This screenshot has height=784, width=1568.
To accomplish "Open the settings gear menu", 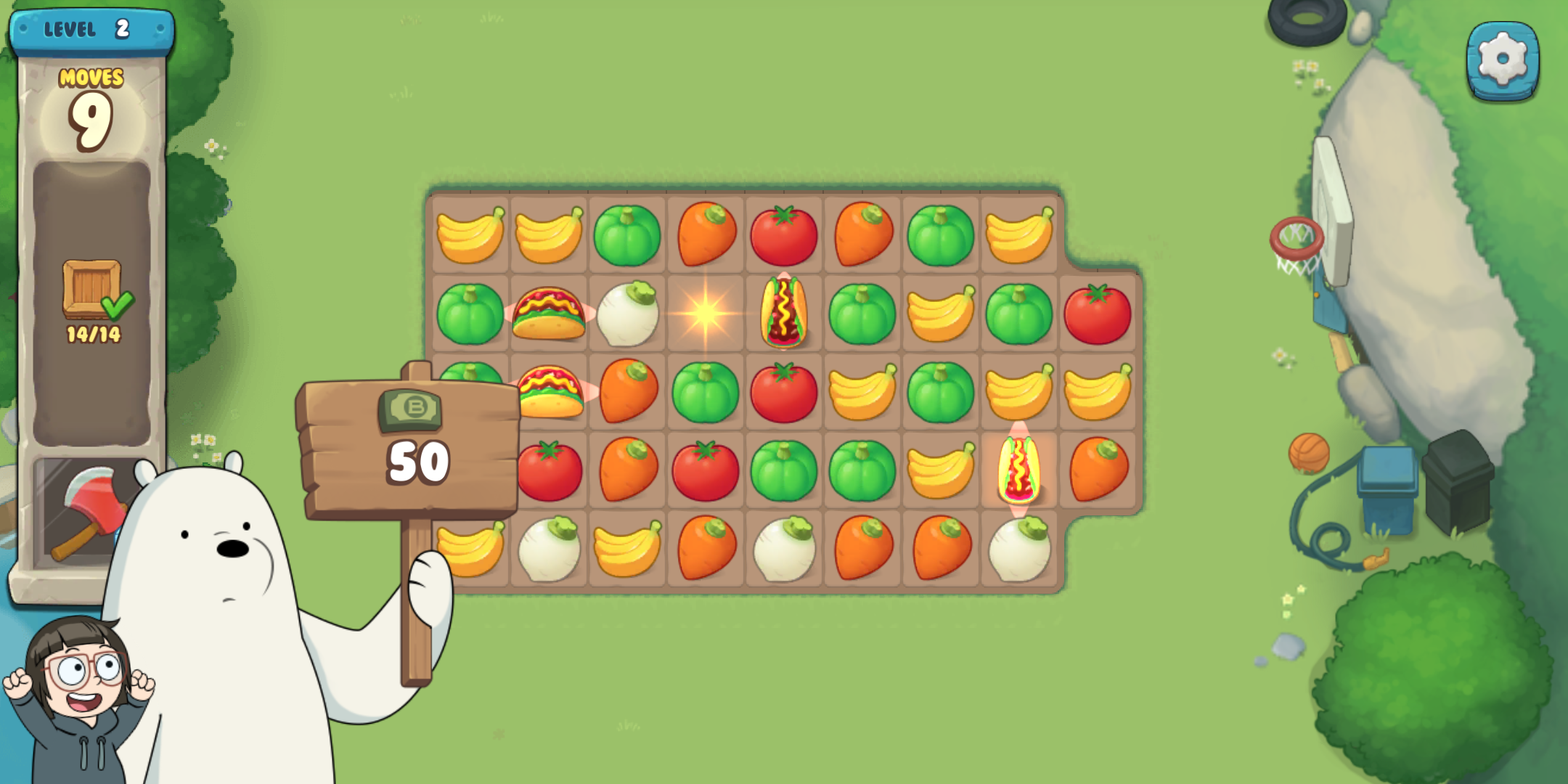I will (x=1503, y=60).
